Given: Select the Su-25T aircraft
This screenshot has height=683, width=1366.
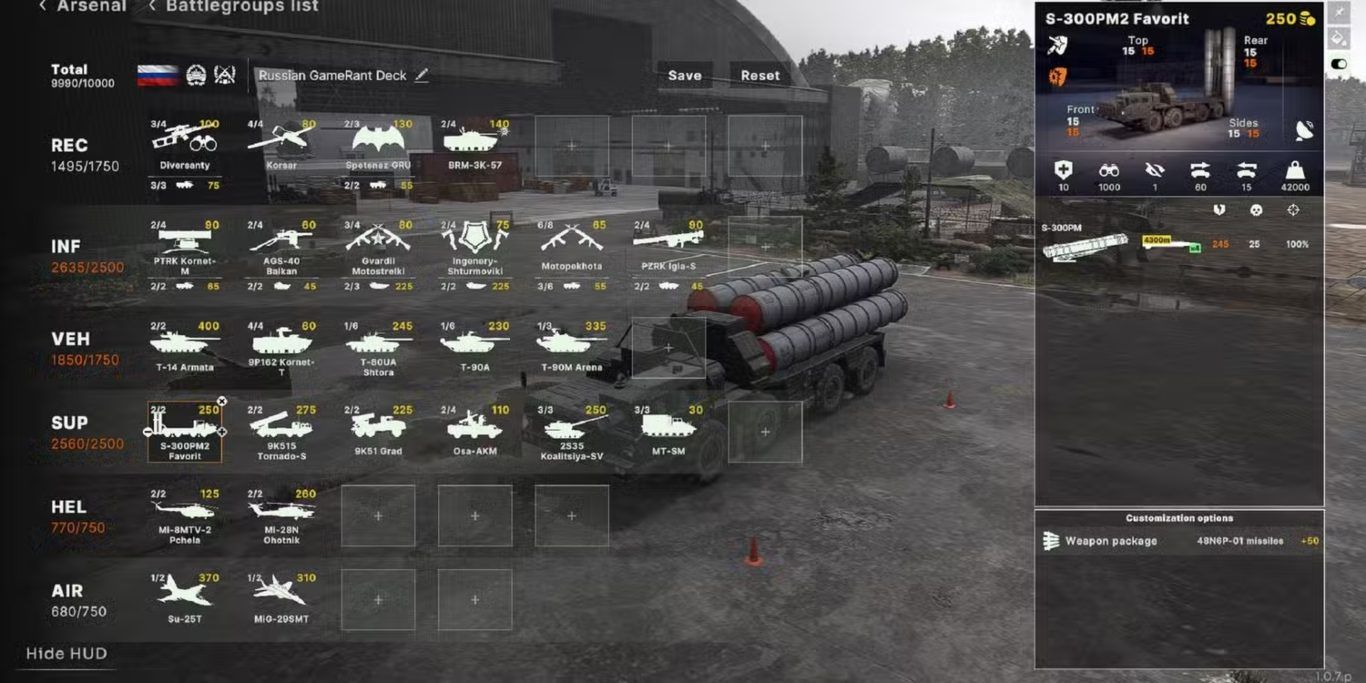Looking at the screenshot, I should (x=185, y=596).
